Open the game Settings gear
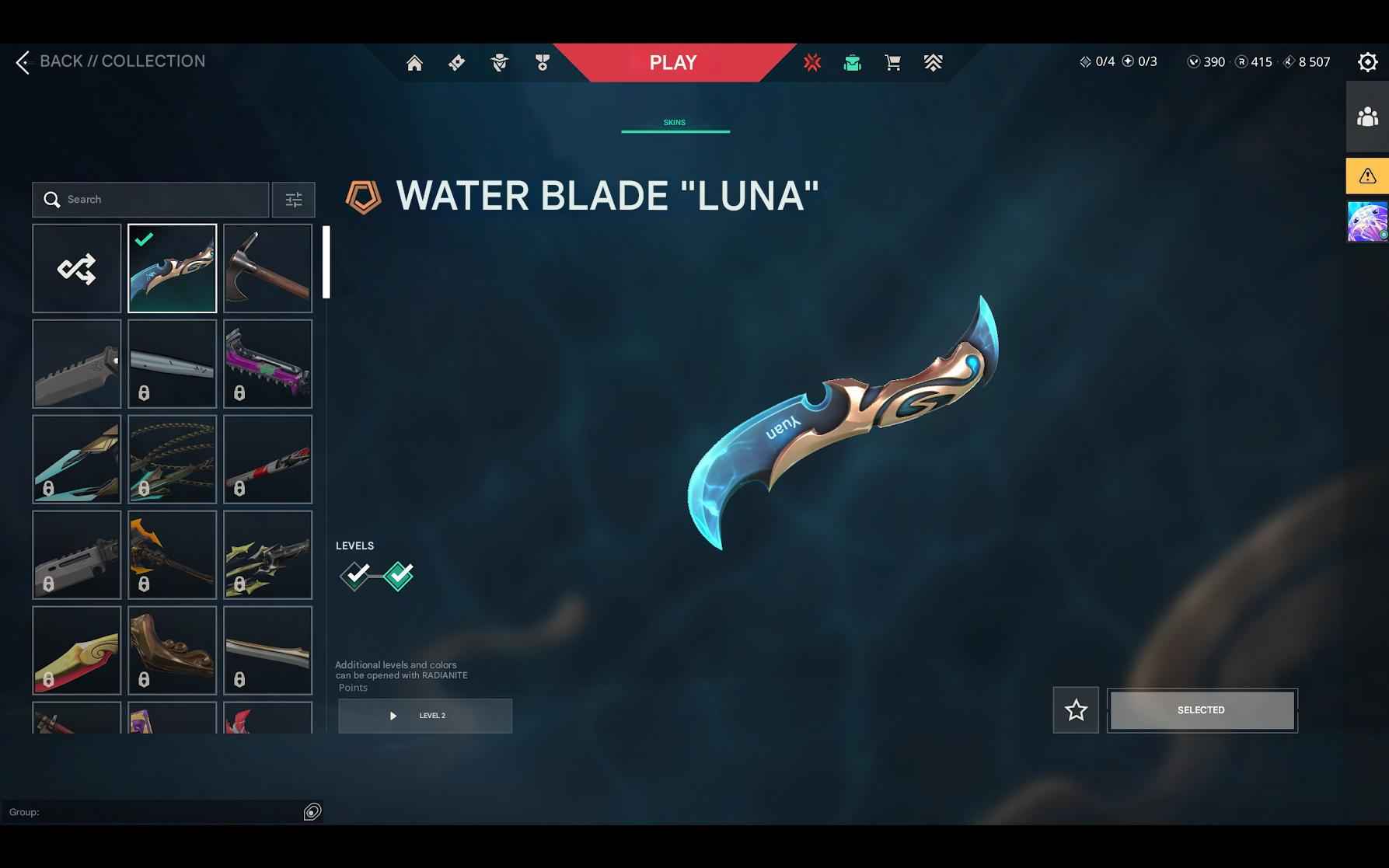Viewport: 1389px width, 868px height. point(1367,61)
